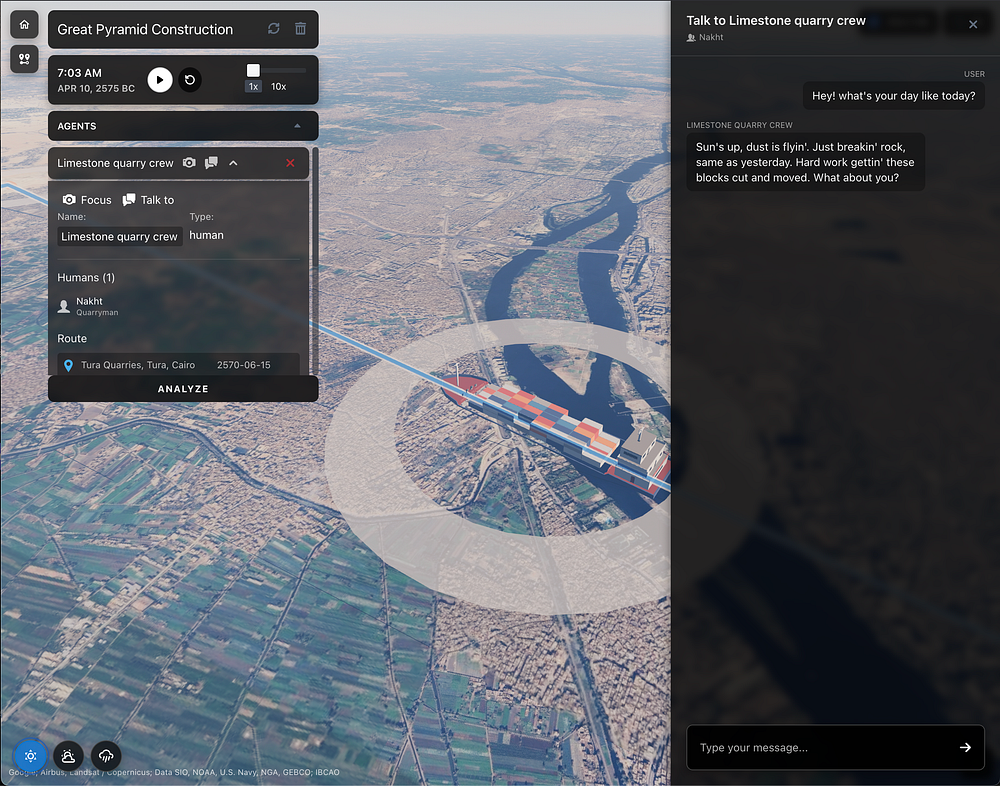Refresh the Great Pyramid Construction scenario
This screenshot has width=1000, height=786.
click(x=274, y=29)
